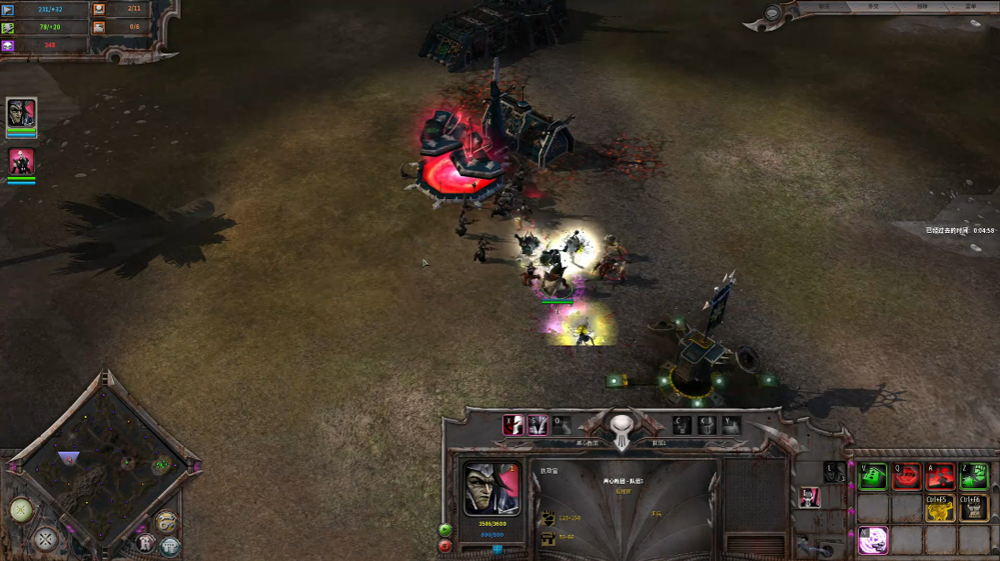Activate the red Q command icon

tap(907, 477)
